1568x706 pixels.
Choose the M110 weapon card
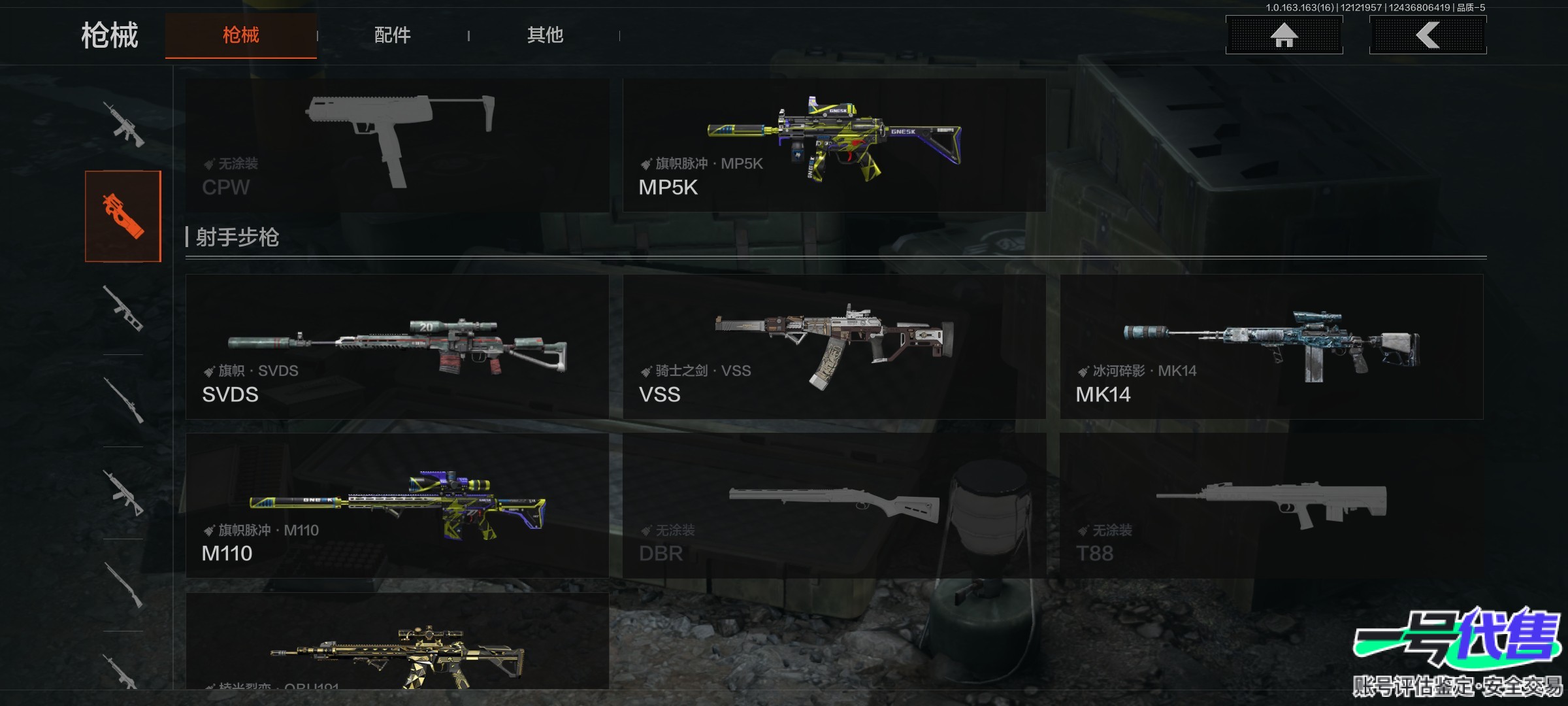397,505
